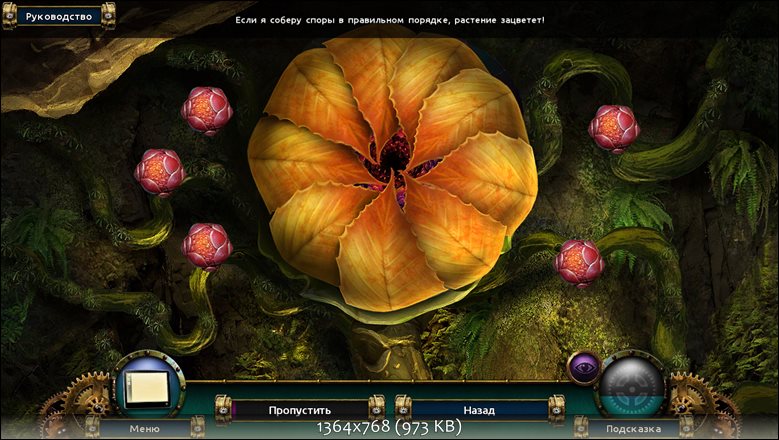Go back using the Назад button
This screenshot has width=779, height=440.
478,409
